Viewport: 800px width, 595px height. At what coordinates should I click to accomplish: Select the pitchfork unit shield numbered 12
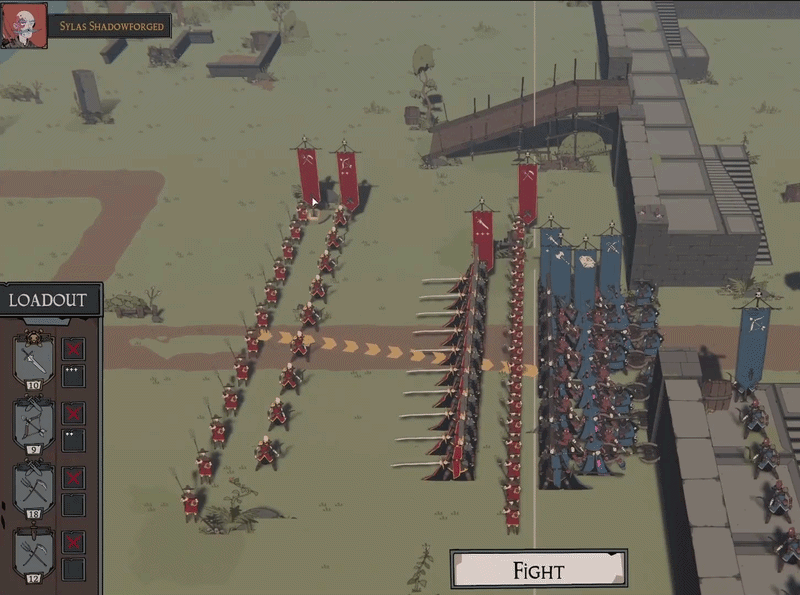pos(33,553)
